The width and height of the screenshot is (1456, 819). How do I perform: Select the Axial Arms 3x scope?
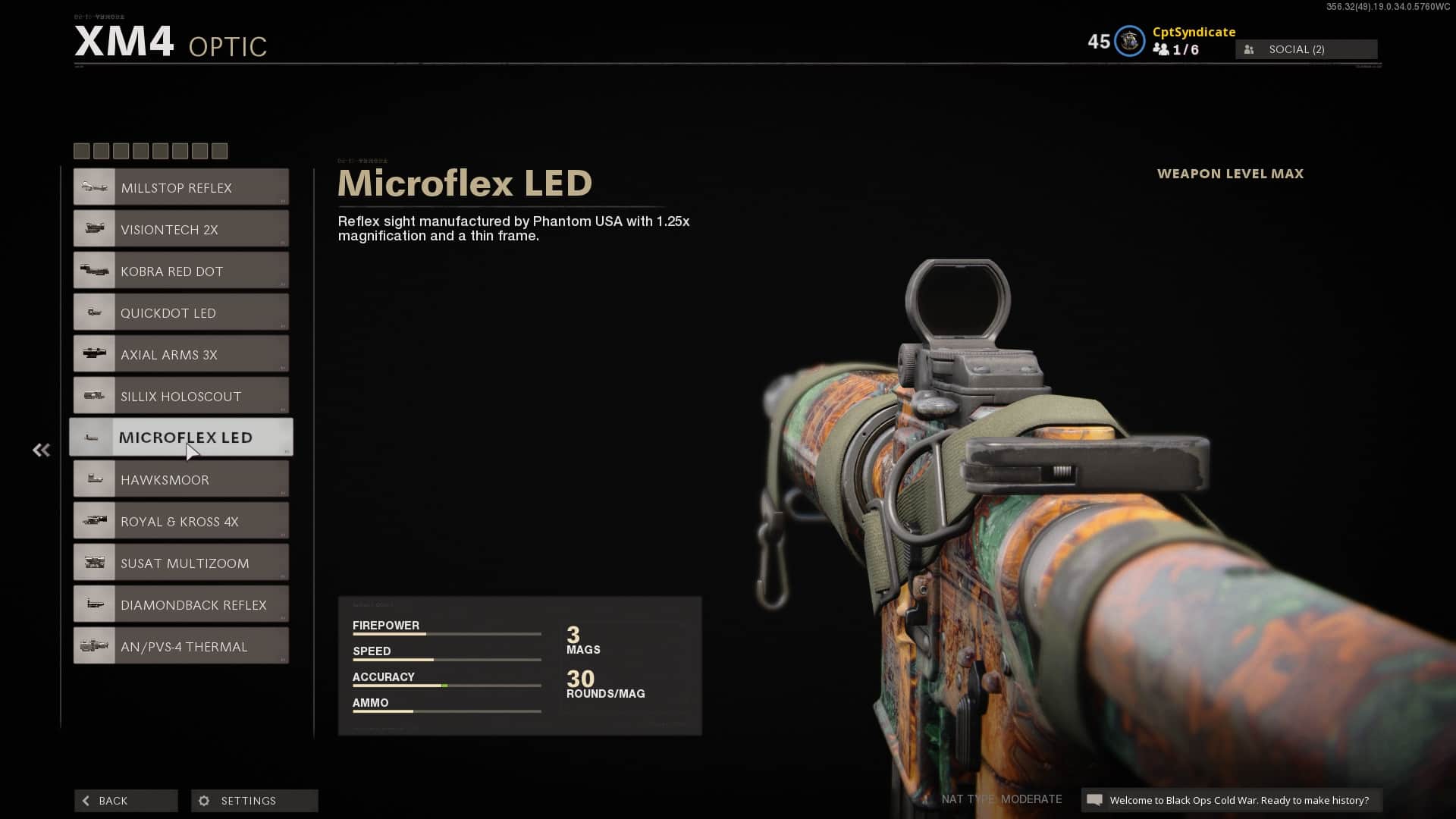(x=180, y=354)
